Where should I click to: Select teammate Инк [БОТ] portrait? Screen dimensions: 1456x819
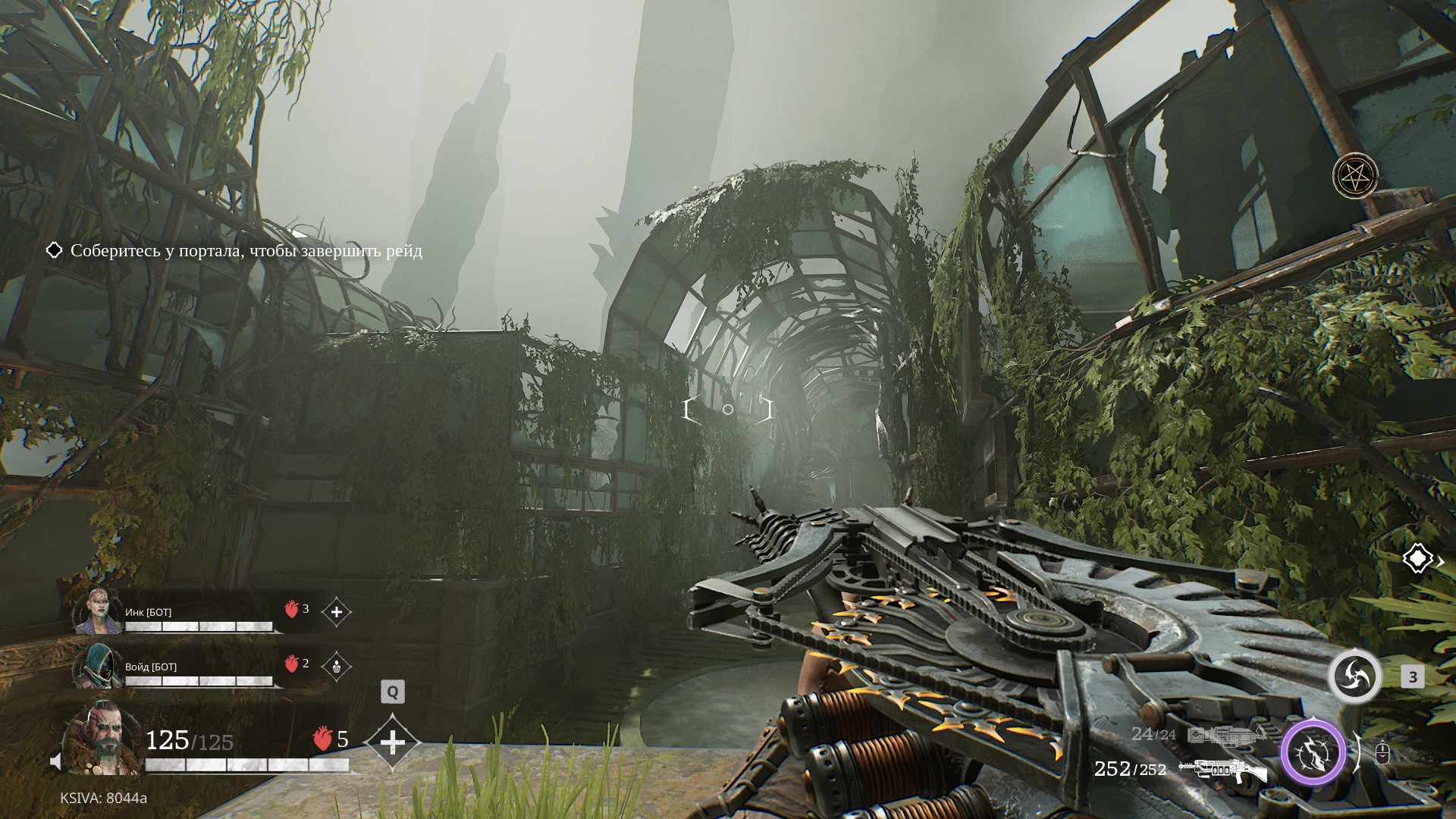(x=98, y=611)
